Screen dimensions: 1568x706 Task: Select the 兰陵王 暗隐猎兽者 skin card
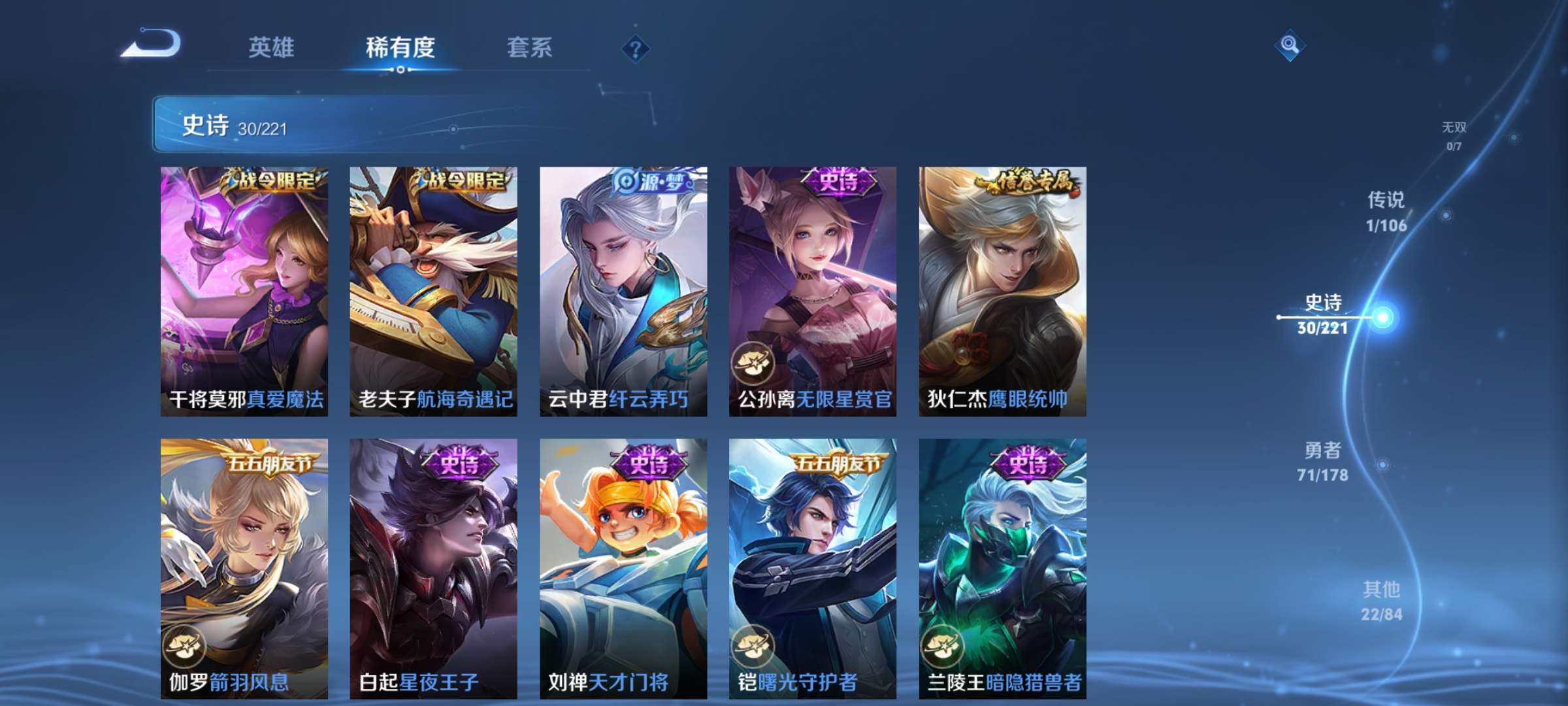pos(1002,567)
